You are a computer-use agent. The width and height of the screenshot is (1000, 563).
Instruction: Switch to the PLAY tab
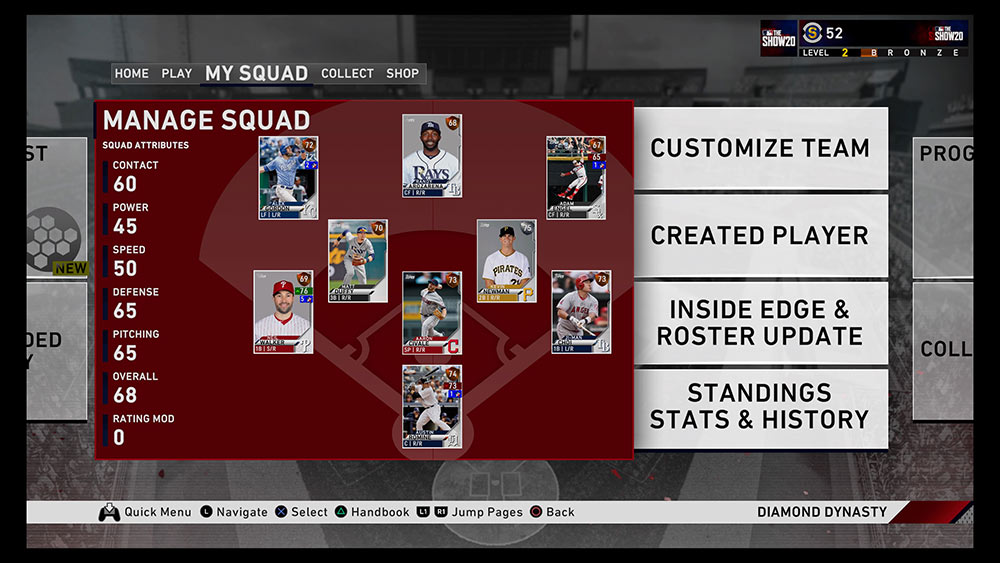click(x=177, y=74)
